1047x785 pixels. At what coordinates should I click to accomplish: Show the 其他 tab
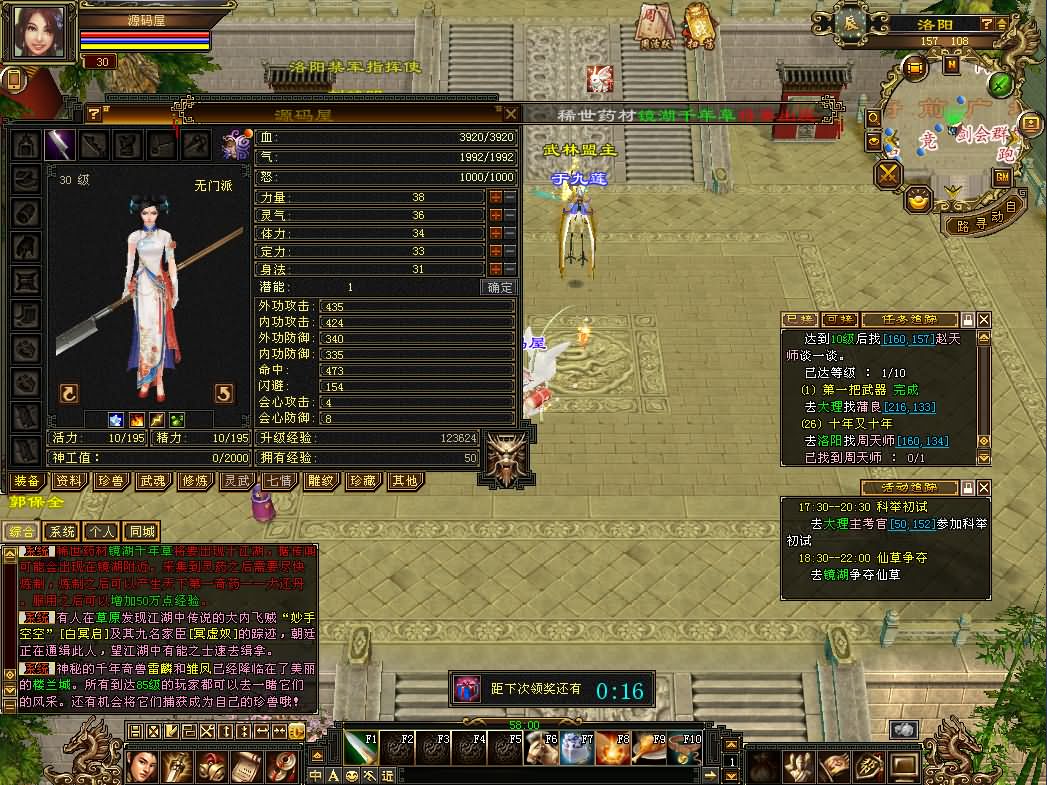point(405,481)
